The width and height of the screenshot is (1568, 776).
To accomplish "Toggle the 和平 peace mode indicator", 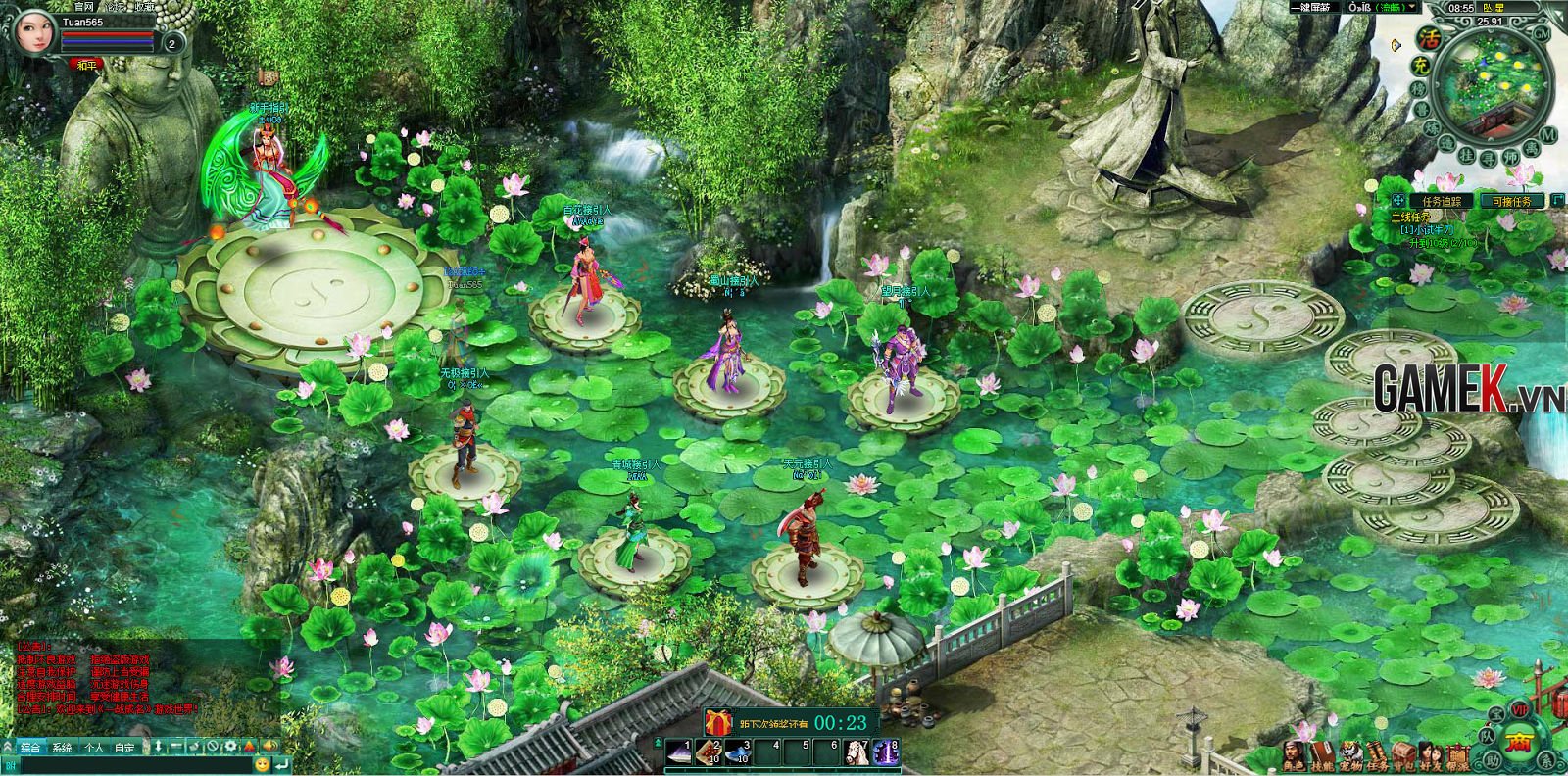I will [86, 63].
